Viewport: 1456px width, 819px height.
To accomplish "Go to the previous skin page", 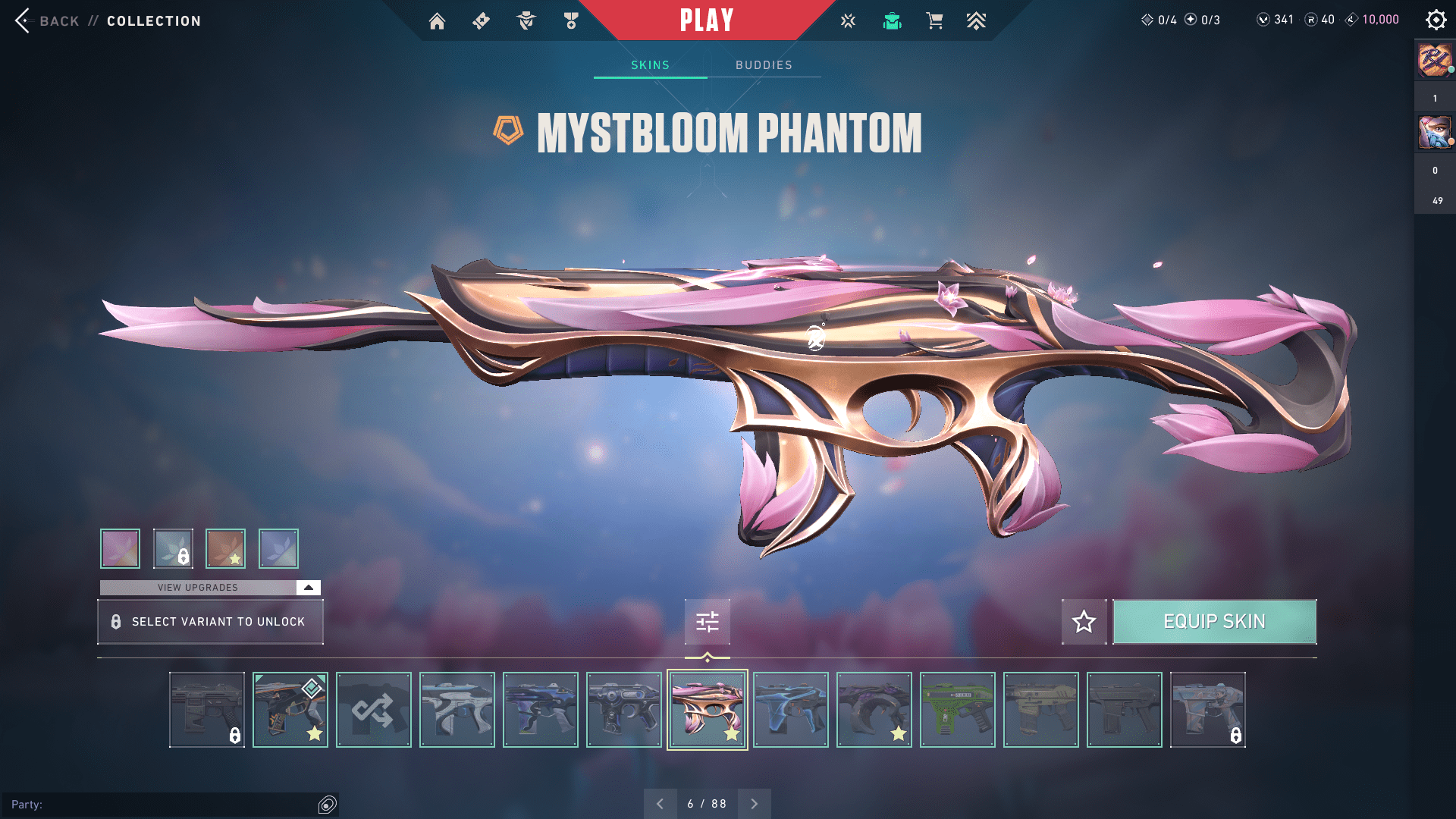I will coord(660,804).
